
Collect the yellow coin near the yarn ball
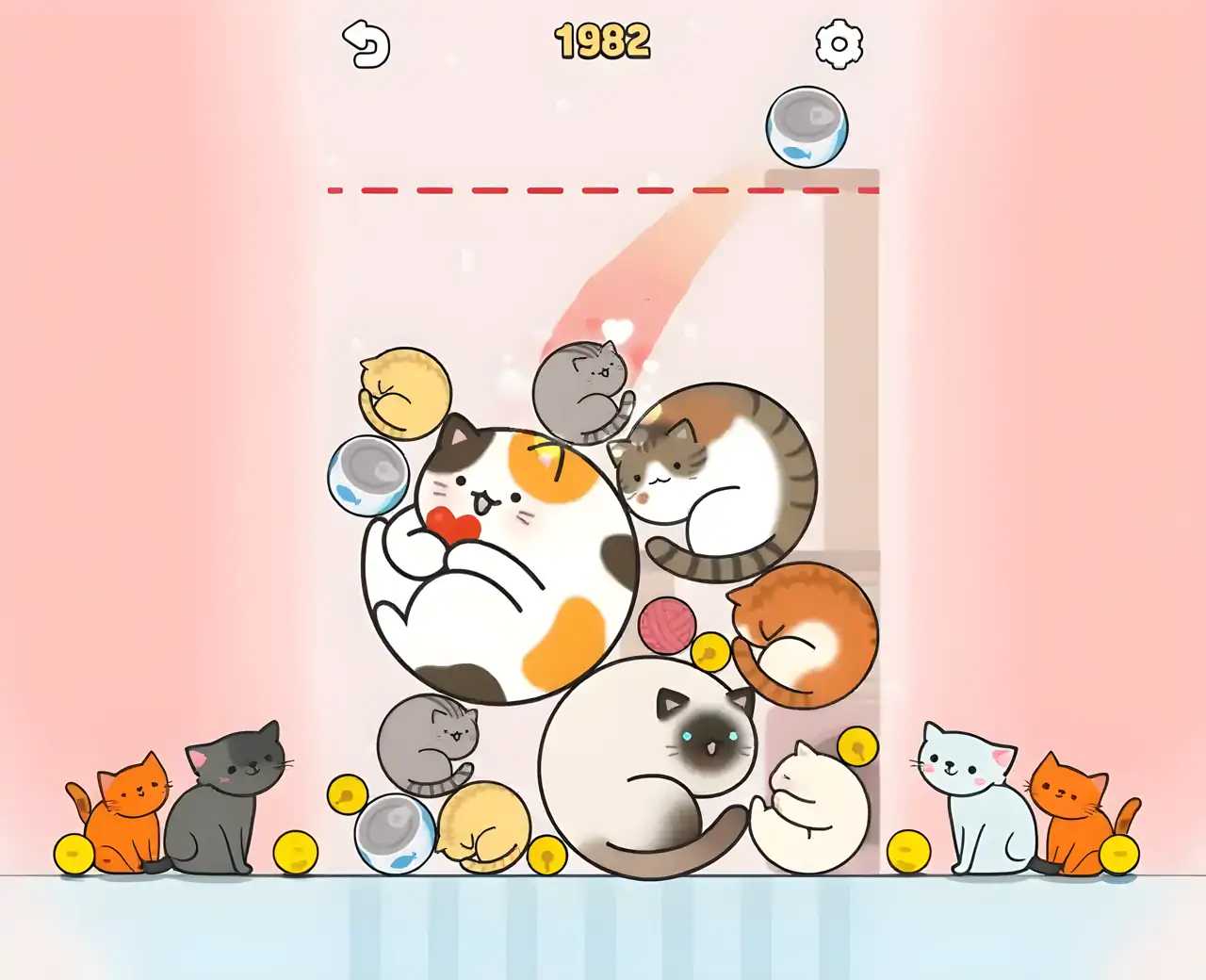711,652
